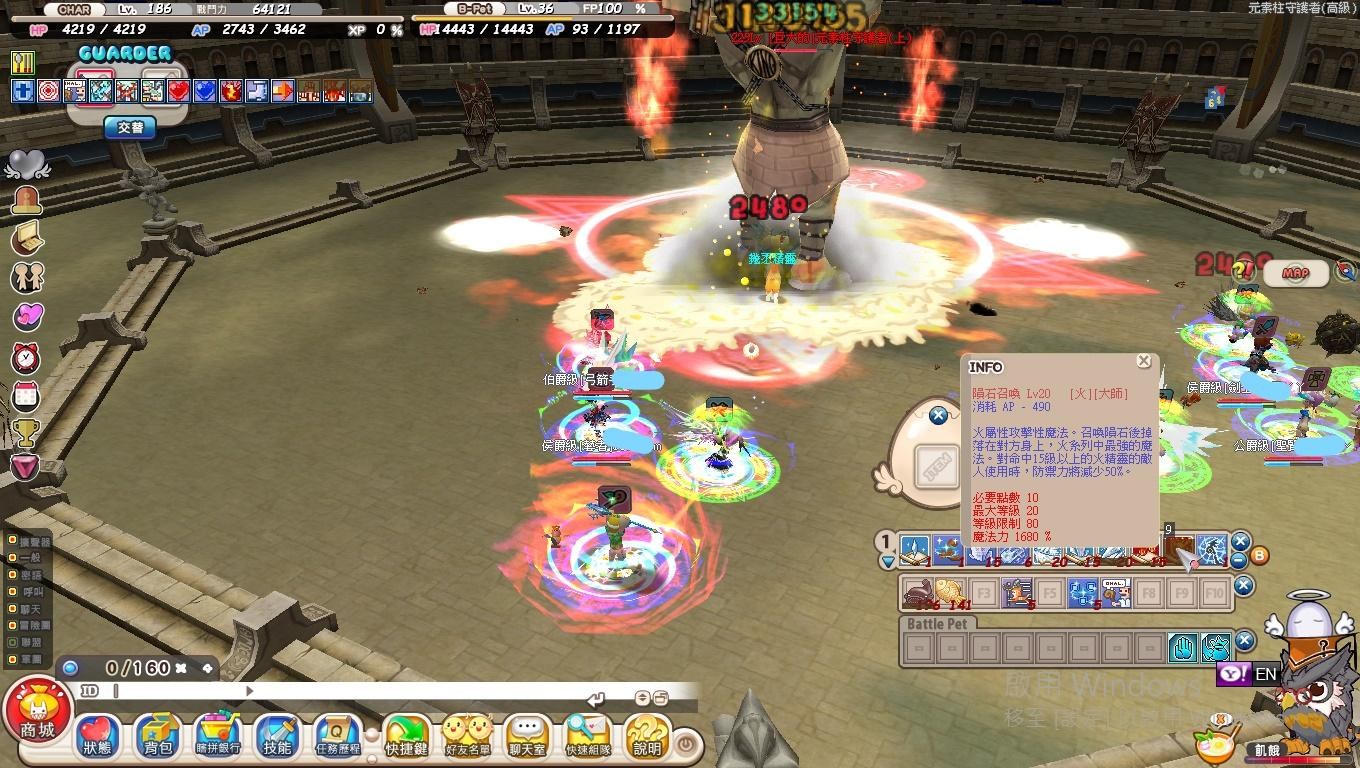Open the 背包 inventory bag
This screenshot has width=1360, height=768.
click(x=157, y=737)
